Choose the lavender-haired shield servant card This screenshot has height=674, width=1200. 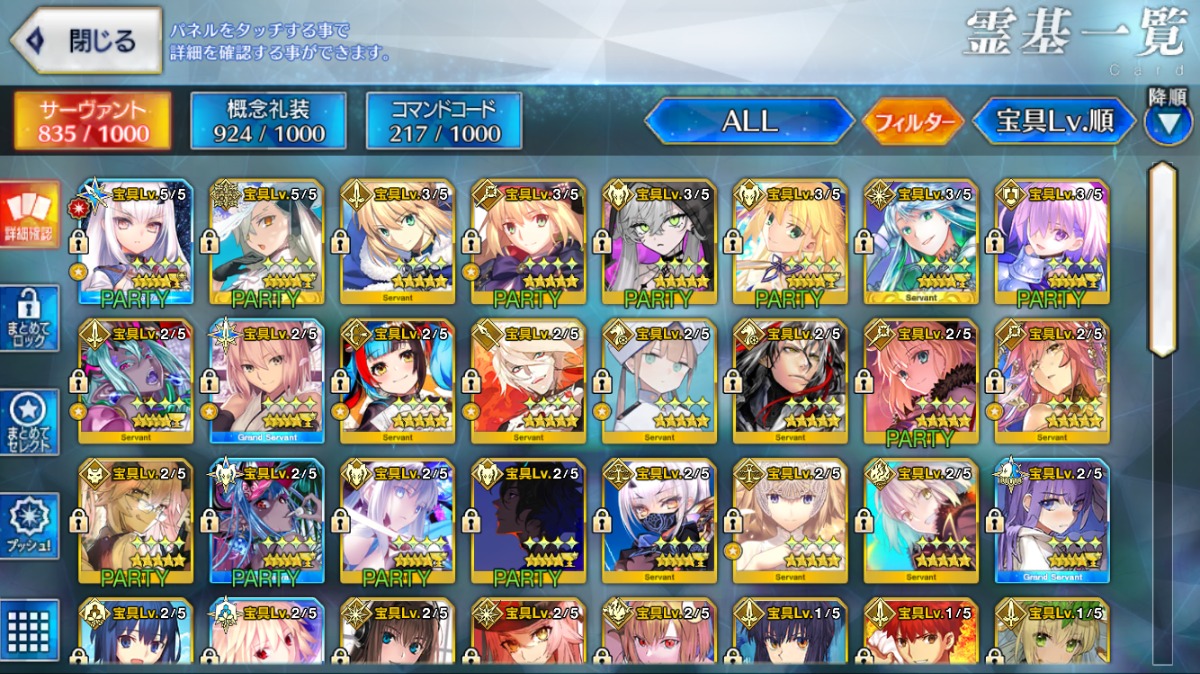(1051, 243)
